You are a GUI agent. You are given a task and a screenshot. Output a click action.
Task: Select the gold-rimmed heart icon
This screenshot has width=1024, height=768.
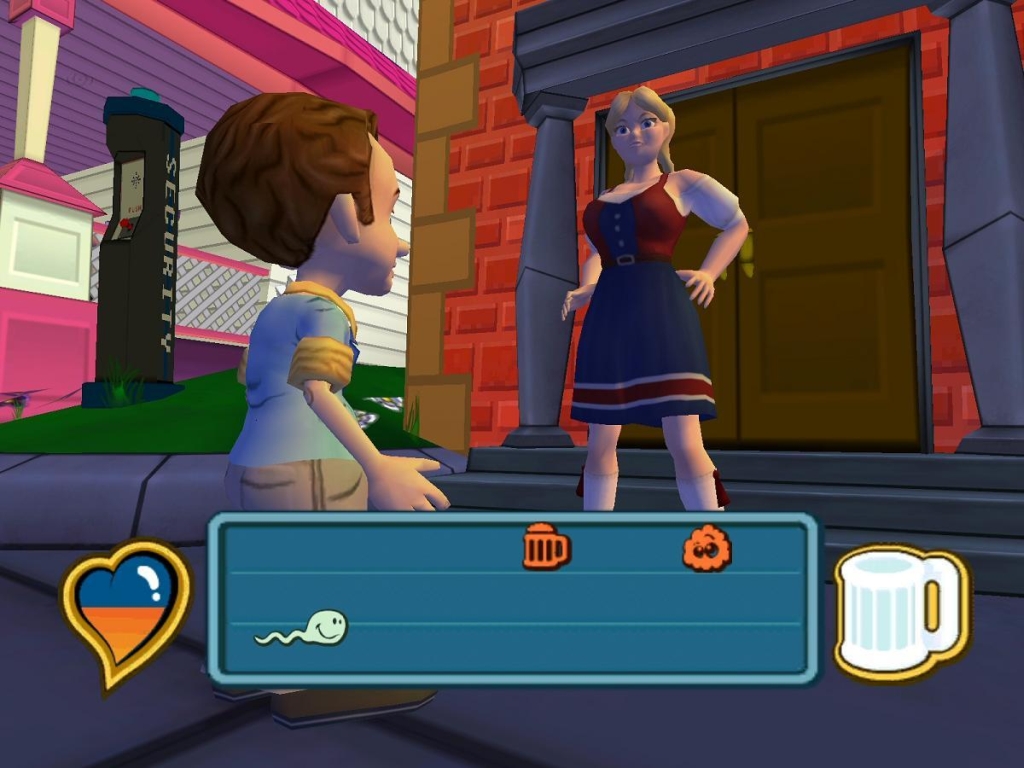pyautogui.click(x=126, y=612)
